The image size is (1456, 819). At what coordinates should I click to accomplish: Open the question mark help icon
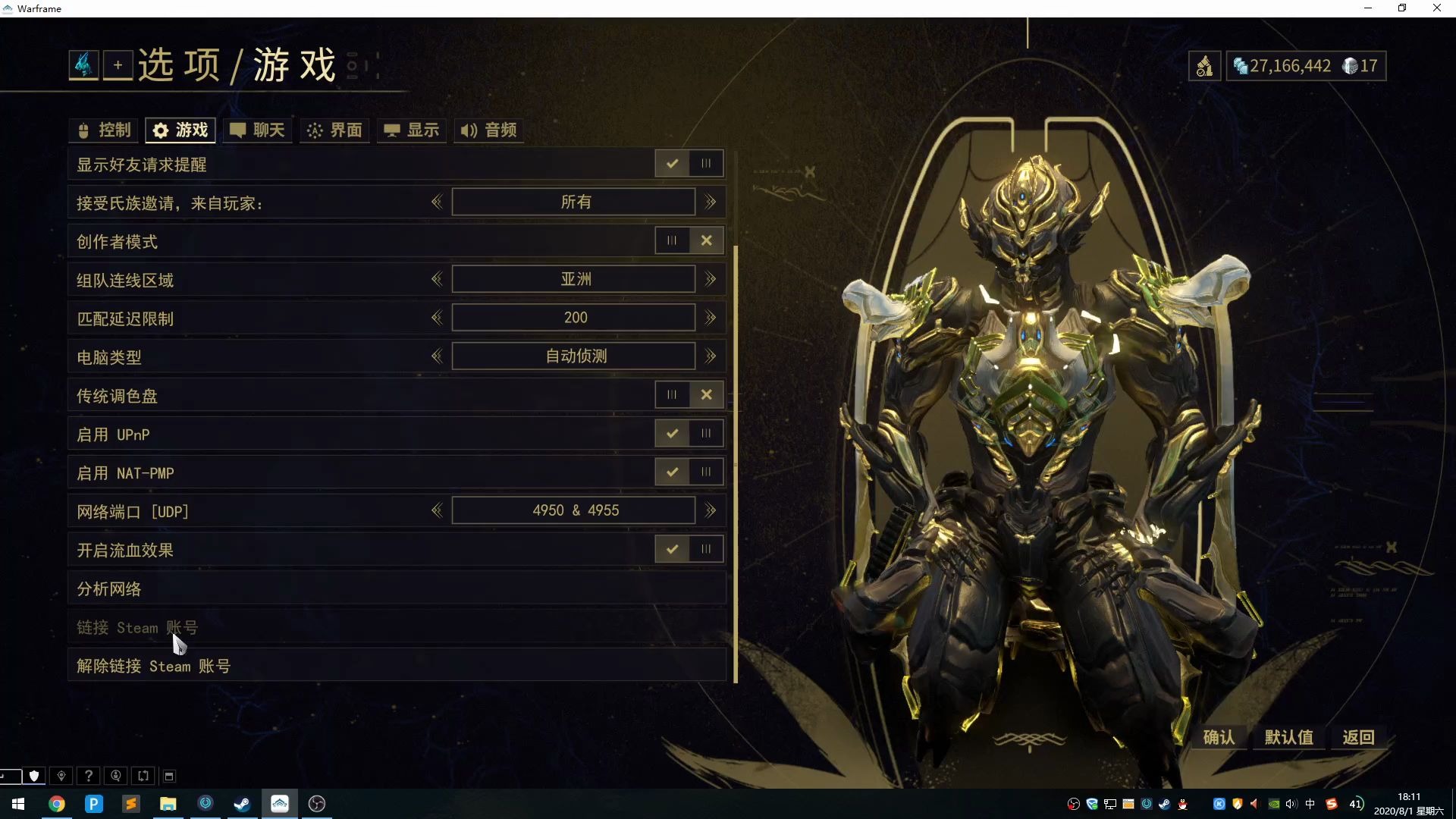89,776
